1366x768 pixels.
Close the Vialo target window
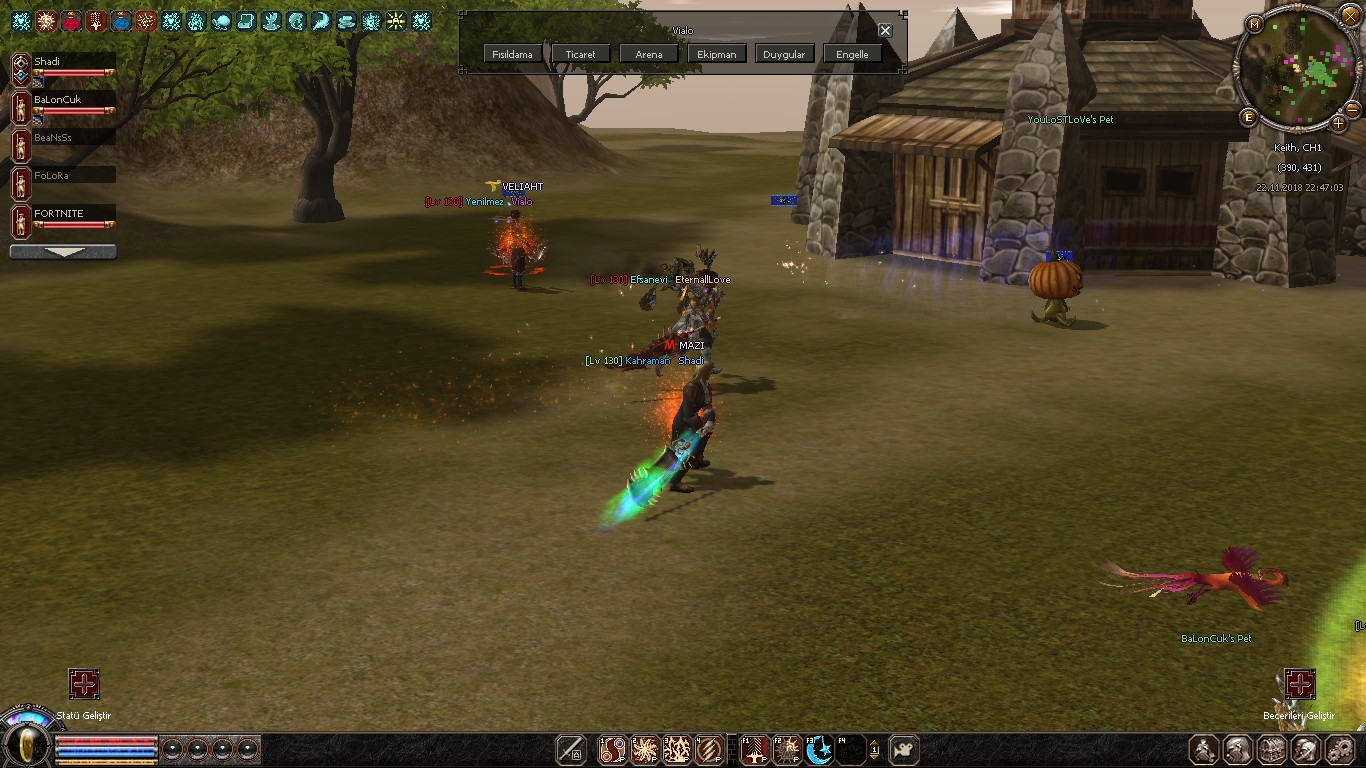click(885, 30)
